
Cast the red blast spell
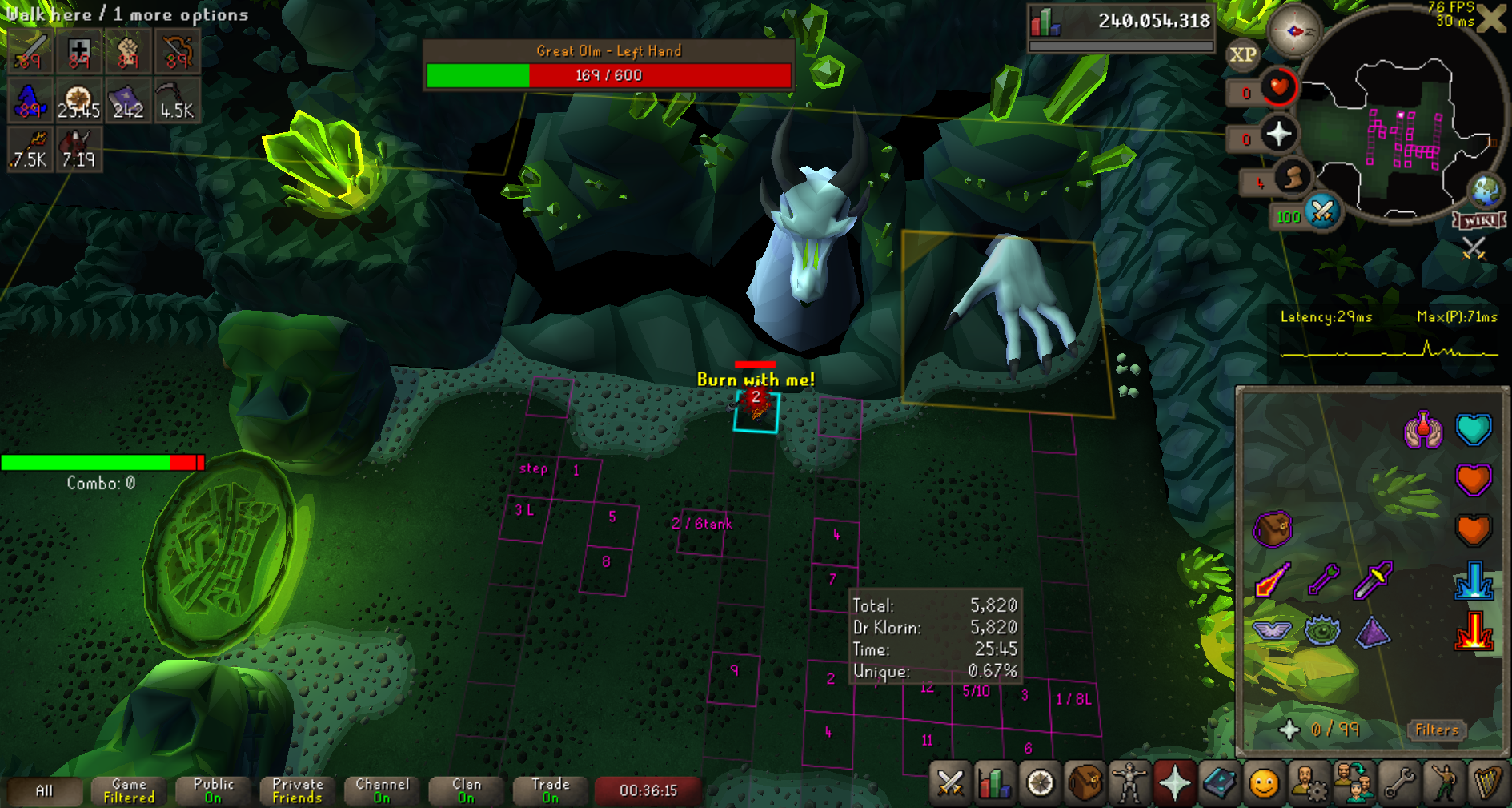(x=1474, y=630)
